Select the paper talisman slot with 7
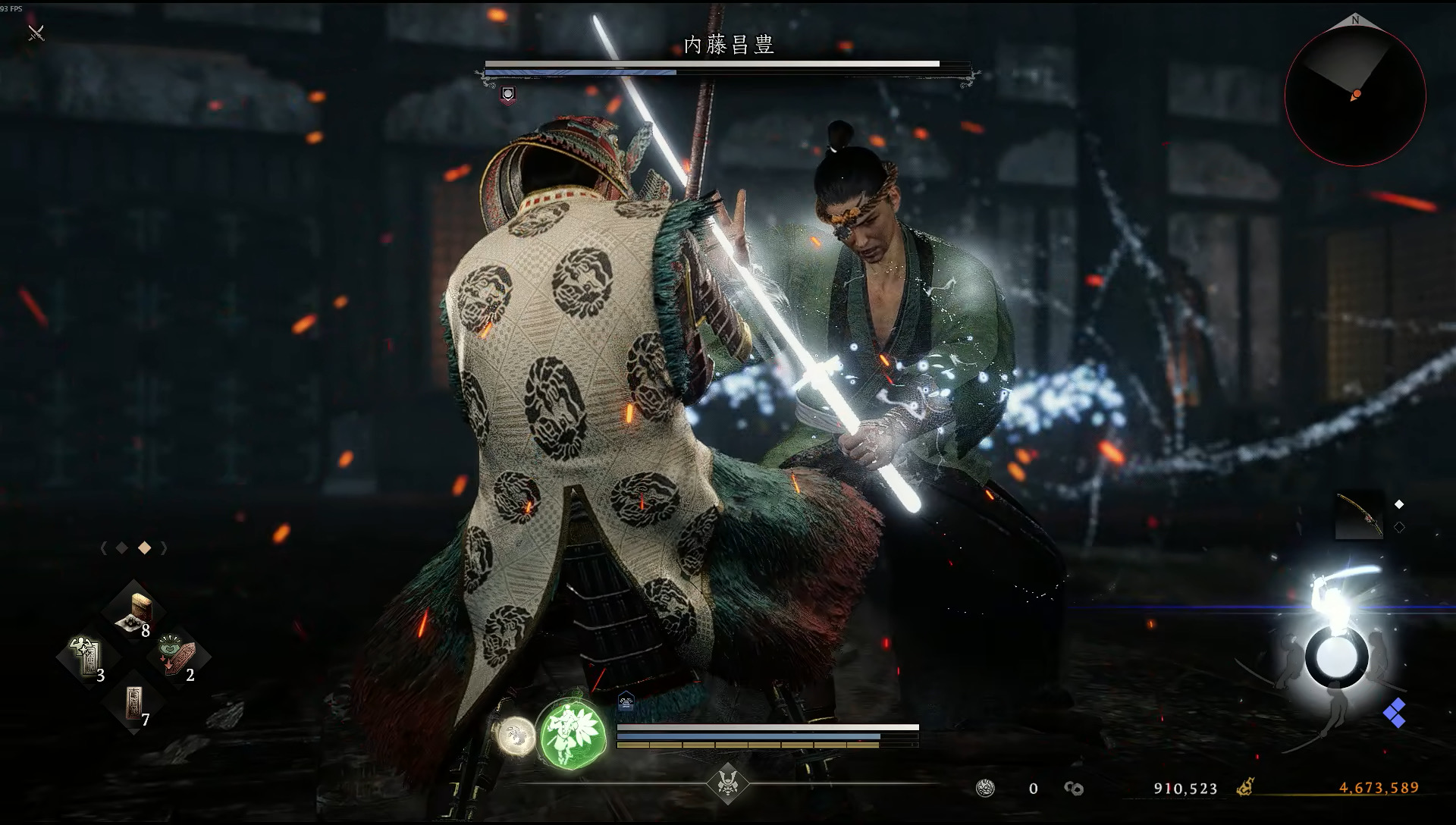The height and width of the screenshot is (825, 1456). coord(135,701)
